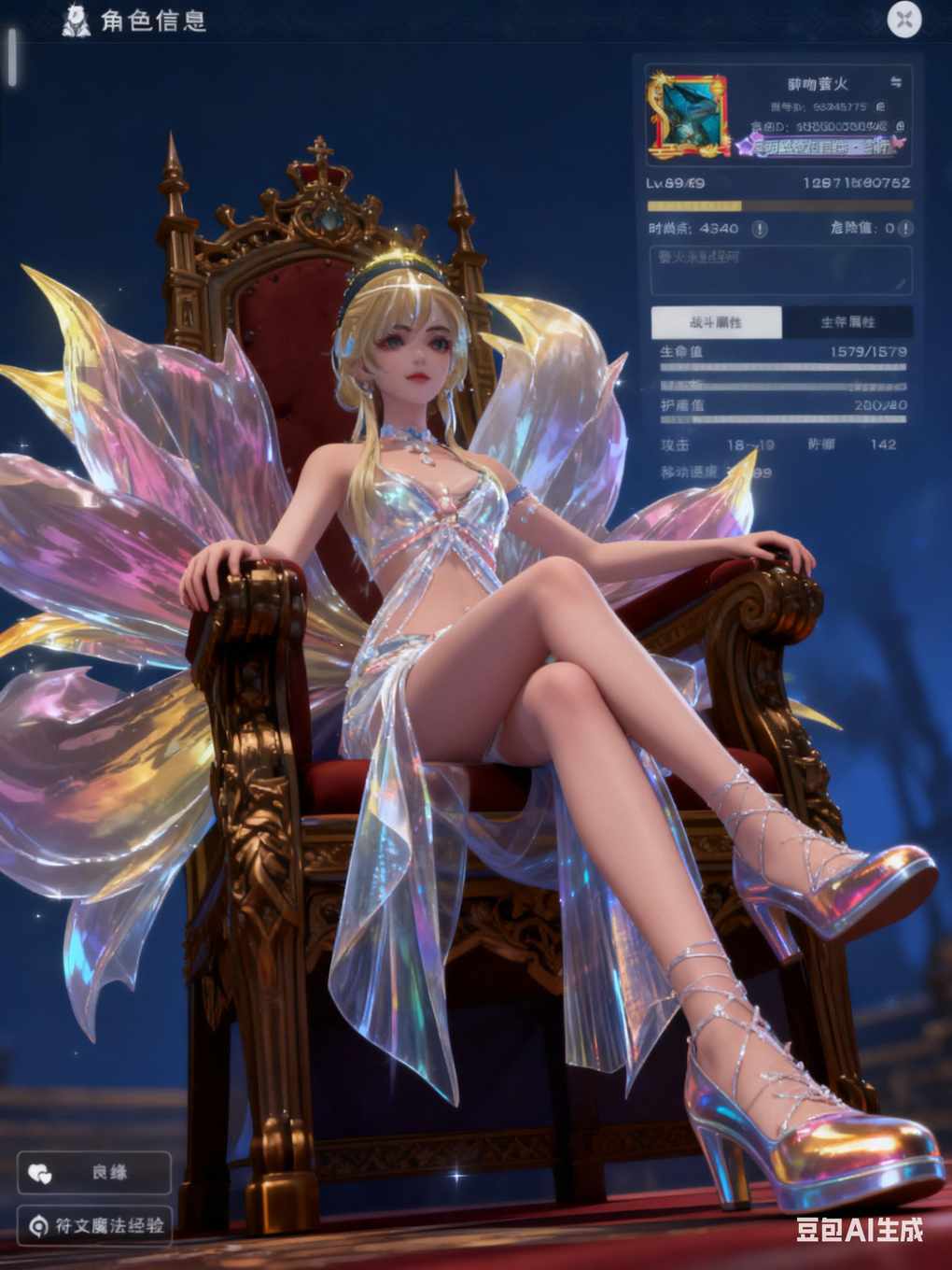952x1270 pixels.
Task: Switch to the 生存属性 survival stats tab
Action: point(847,322)
